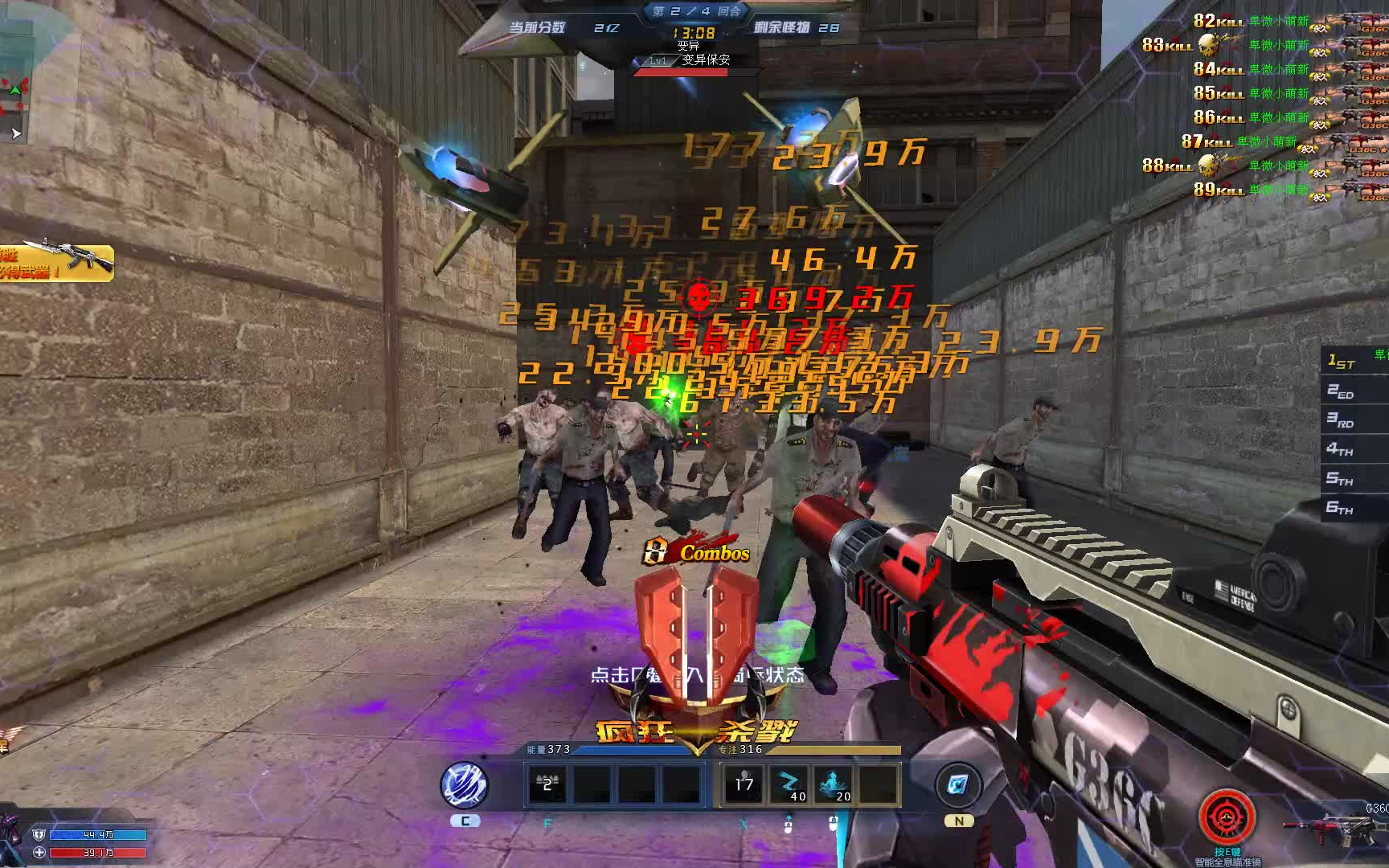This screenshot has width=1389, height=868.
Task: Activate the glowing figure skill costing 20
Action: tap(834, 784)
